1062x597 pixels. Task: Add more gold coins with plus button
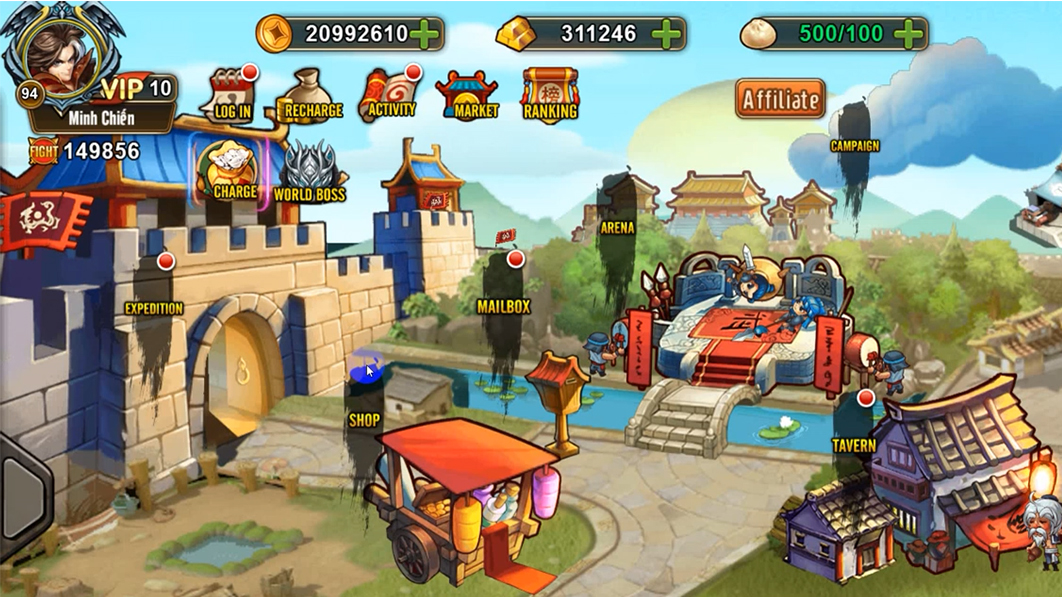[x=424, y=34]
